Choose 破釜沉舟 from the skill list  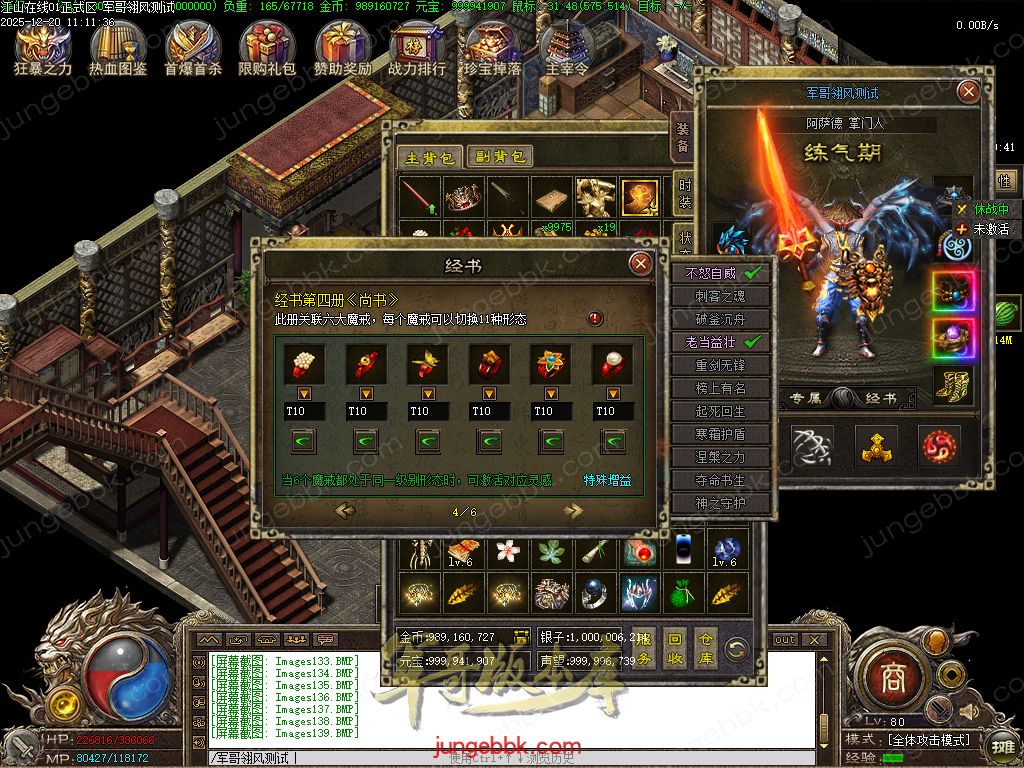point(721,319)
